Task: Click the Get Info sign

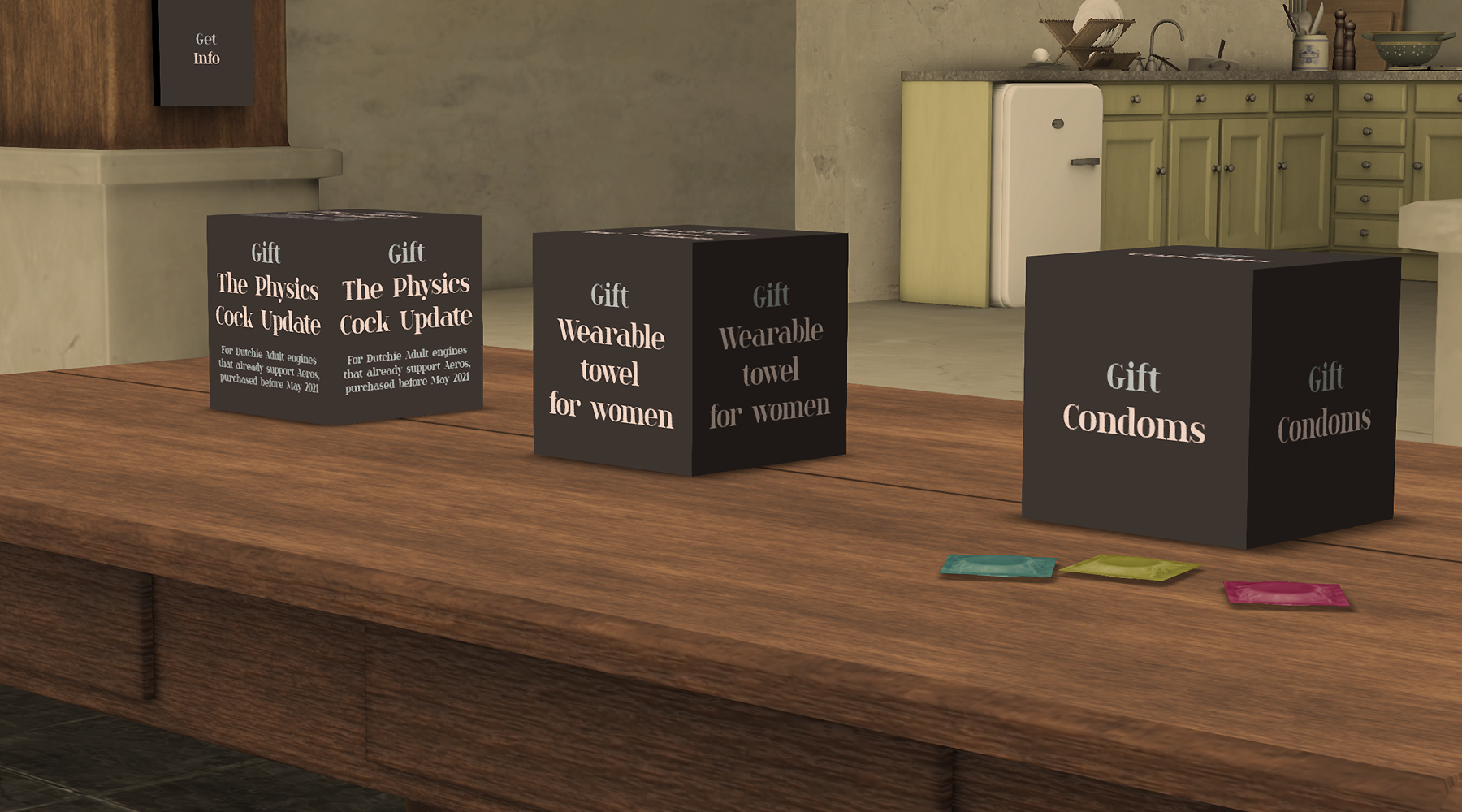Action: click(206, 50)
